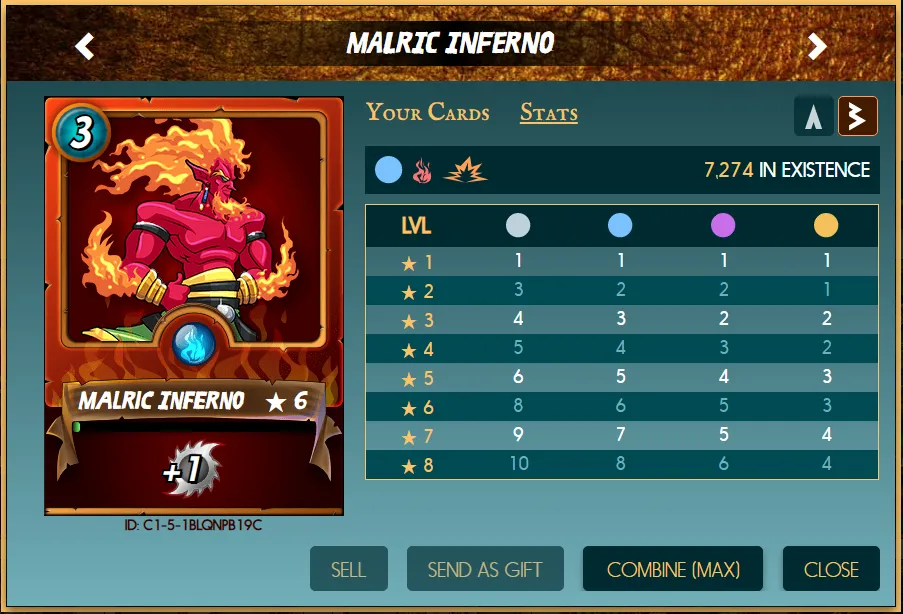Screen dimensions: 903x614
Task: Click the blue rarity orb icon
Action: (x=388, y=171)
